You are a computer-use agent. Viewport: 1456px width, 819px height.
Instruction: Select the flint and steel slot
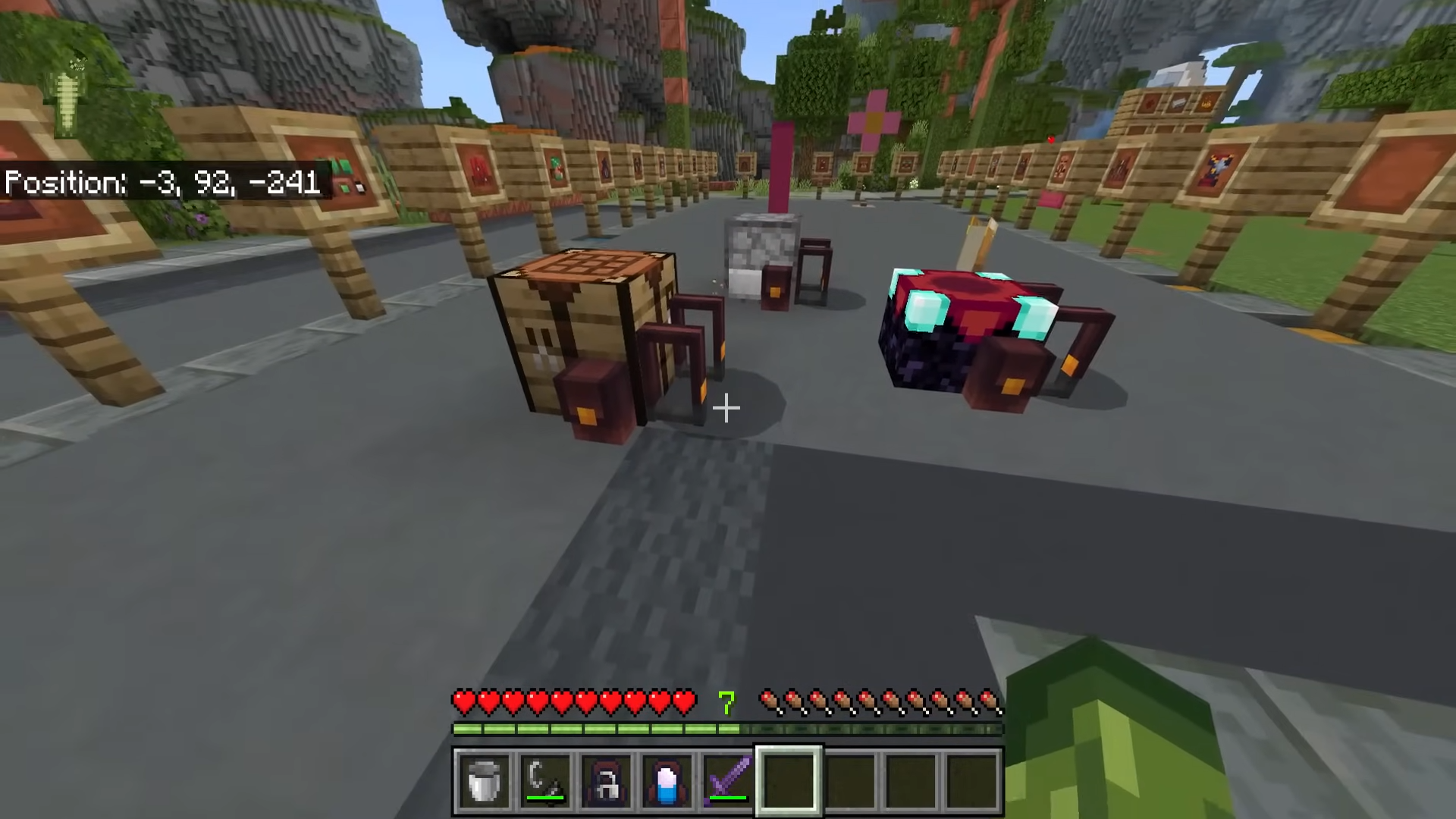[x=545, y=780]
